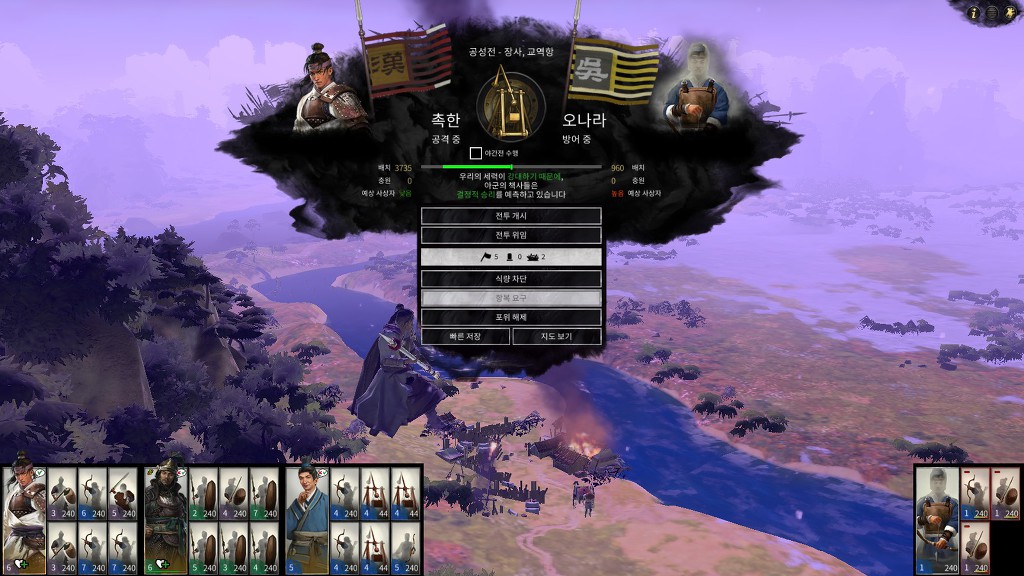Select the white-robed general with headband portrait
1024x576 pixels.
point(23,520)
